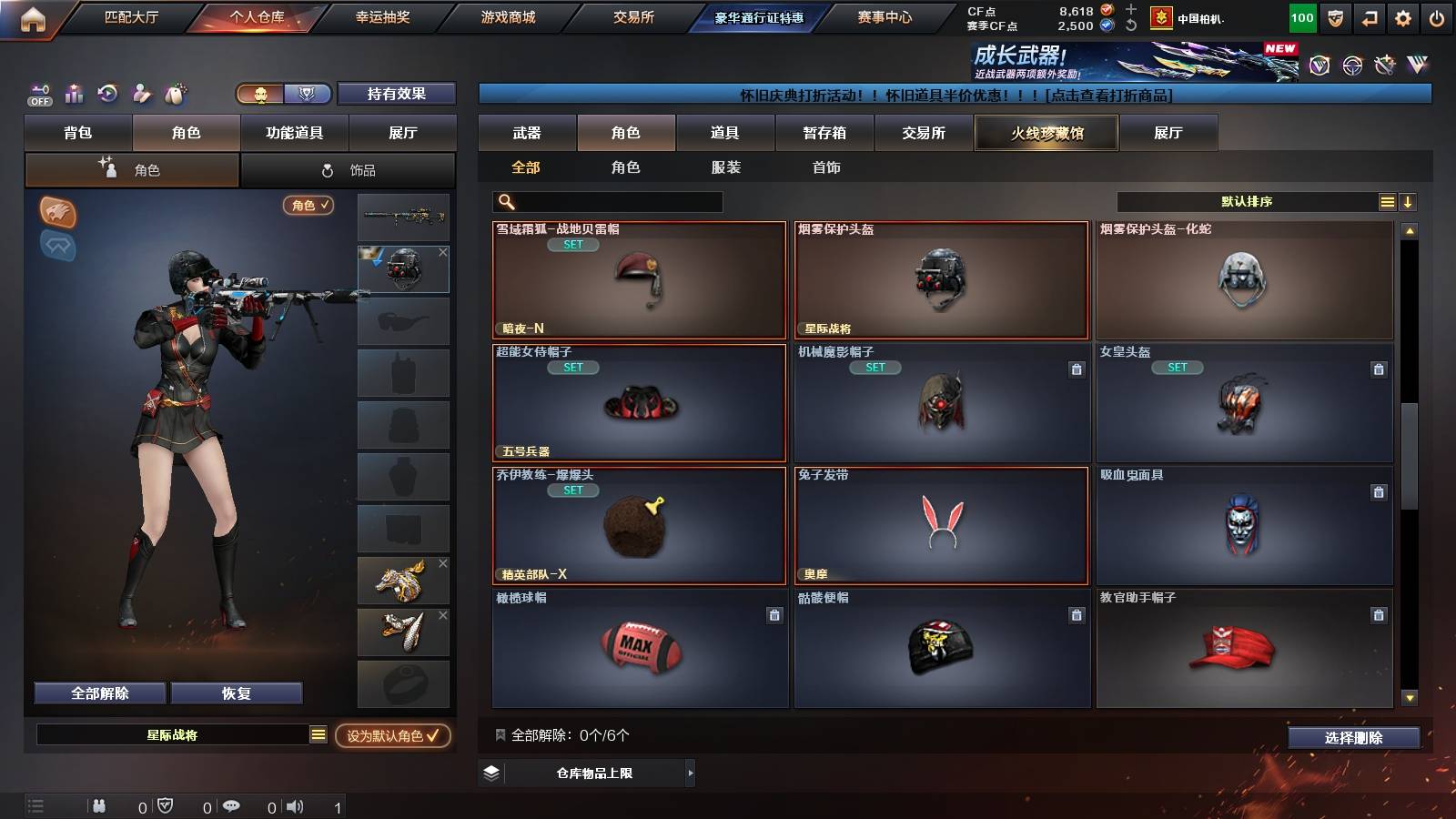Click the down arrow next to sort order
This screenshot has height=819, width=1456.
[x=1407, y=201]
